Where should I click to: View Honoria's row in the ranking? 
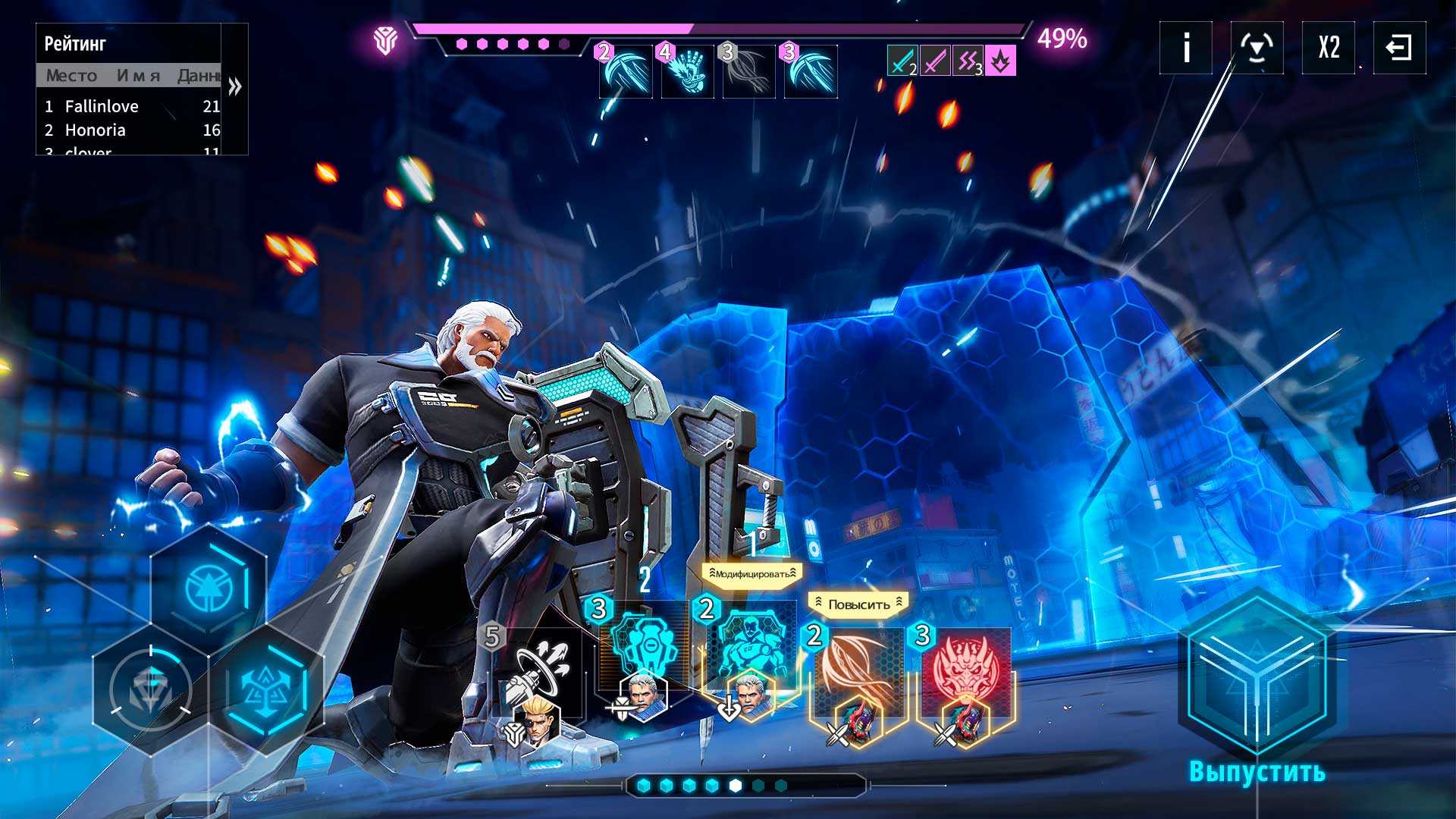129,130
